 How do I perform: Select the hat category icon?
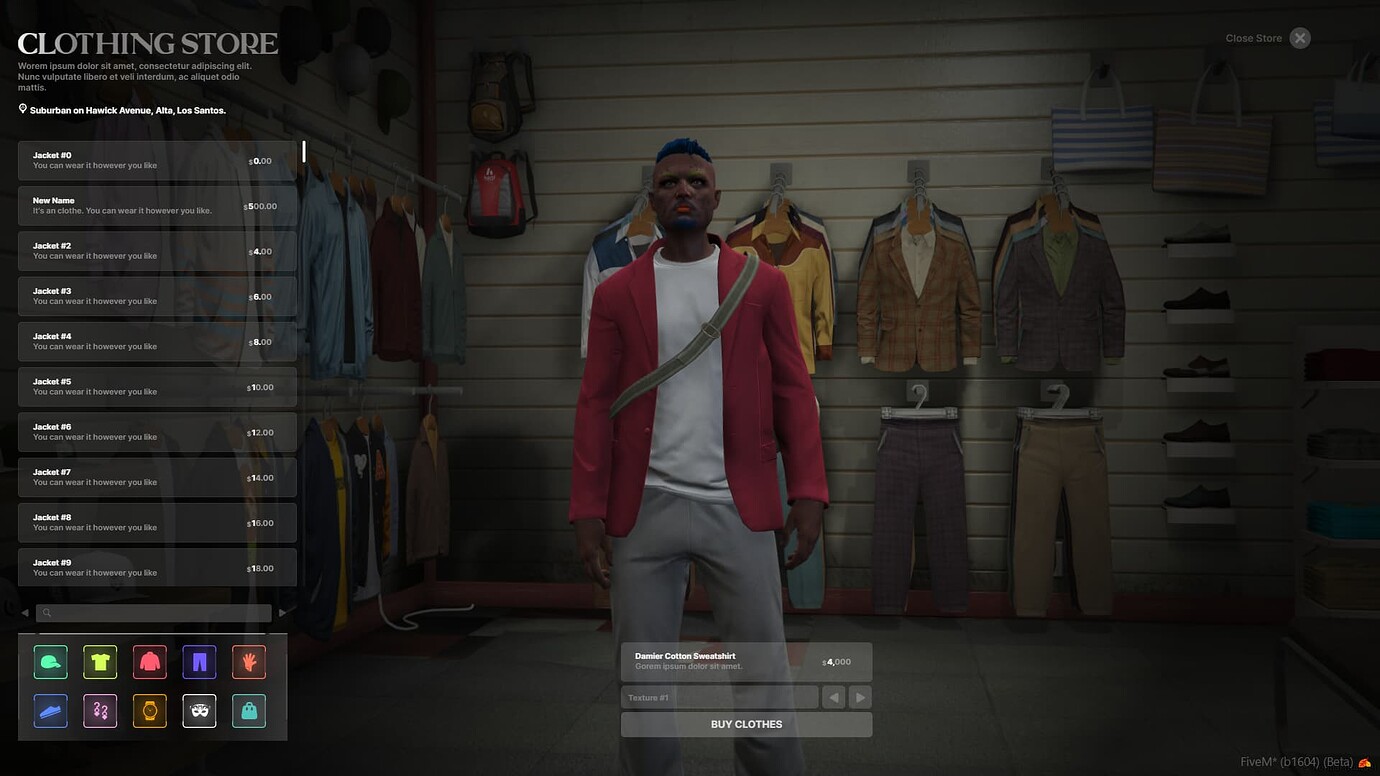(50, 661)
